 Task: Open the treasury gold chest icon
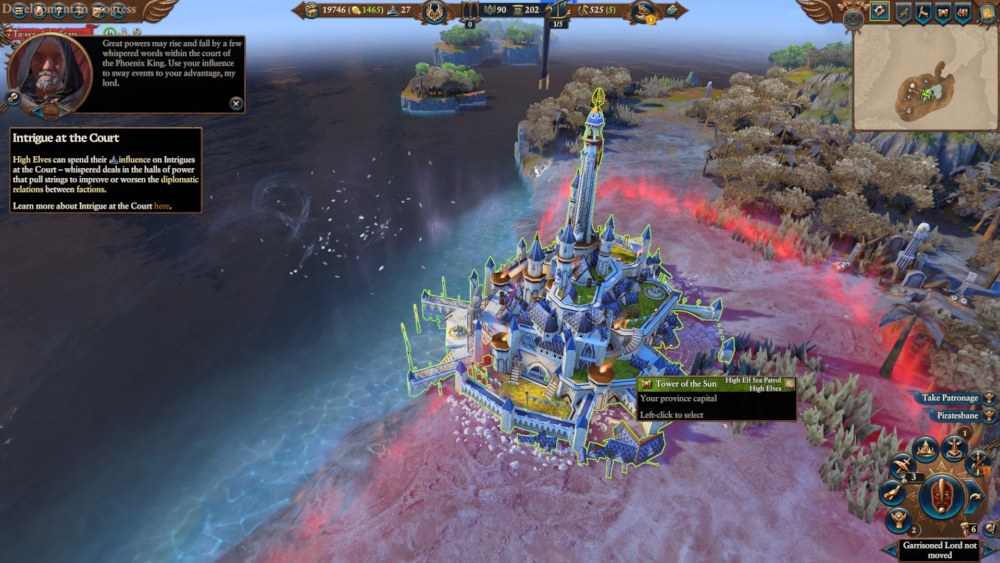[309, 11]
